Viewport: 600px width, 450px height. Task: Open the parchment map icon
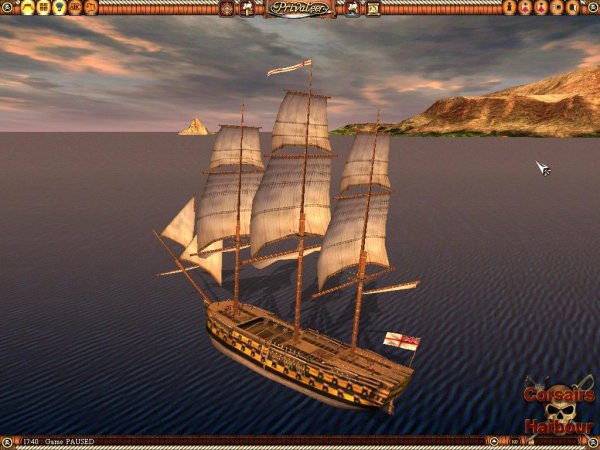click(373, 8)
